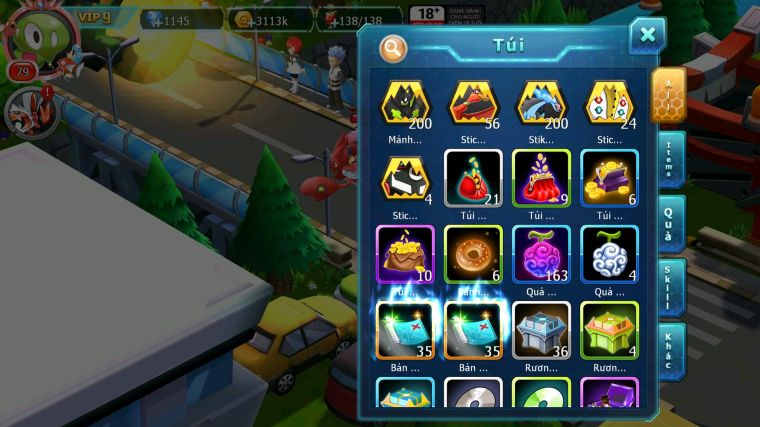Choose the purple gold chest with count 6
Screen dimensions: 760x427
coord(609,180)
